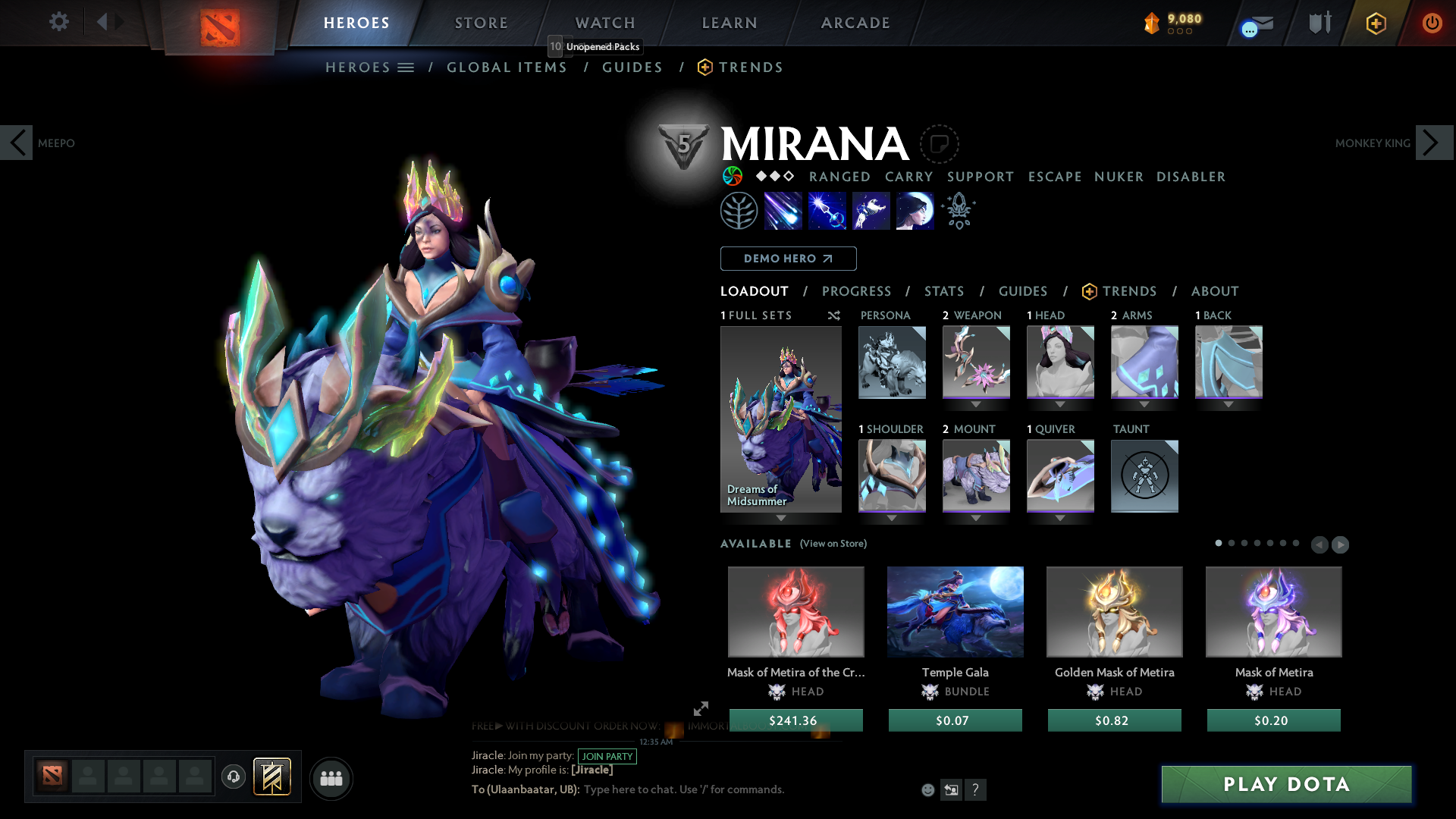This screenshot has height=819, width=1456.
Task: Select the Stats tab
Action: 944,291
